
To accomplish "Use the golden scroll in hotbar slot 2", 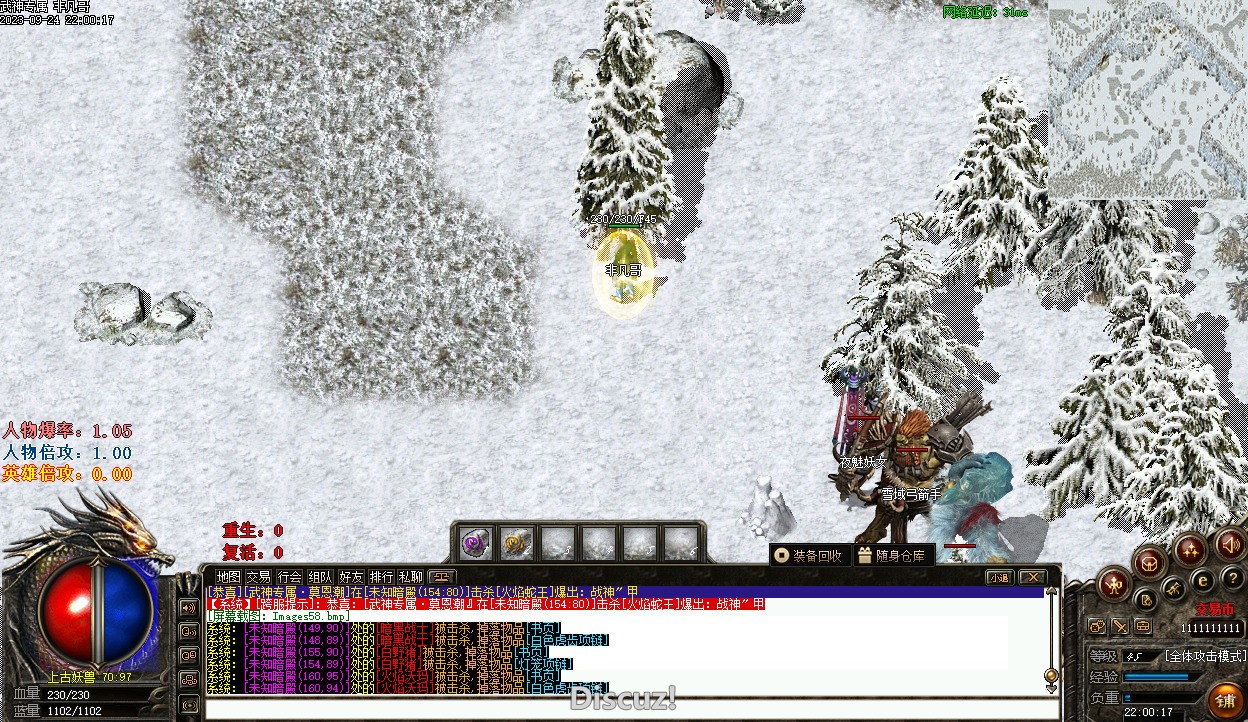I will coord(516,543).
